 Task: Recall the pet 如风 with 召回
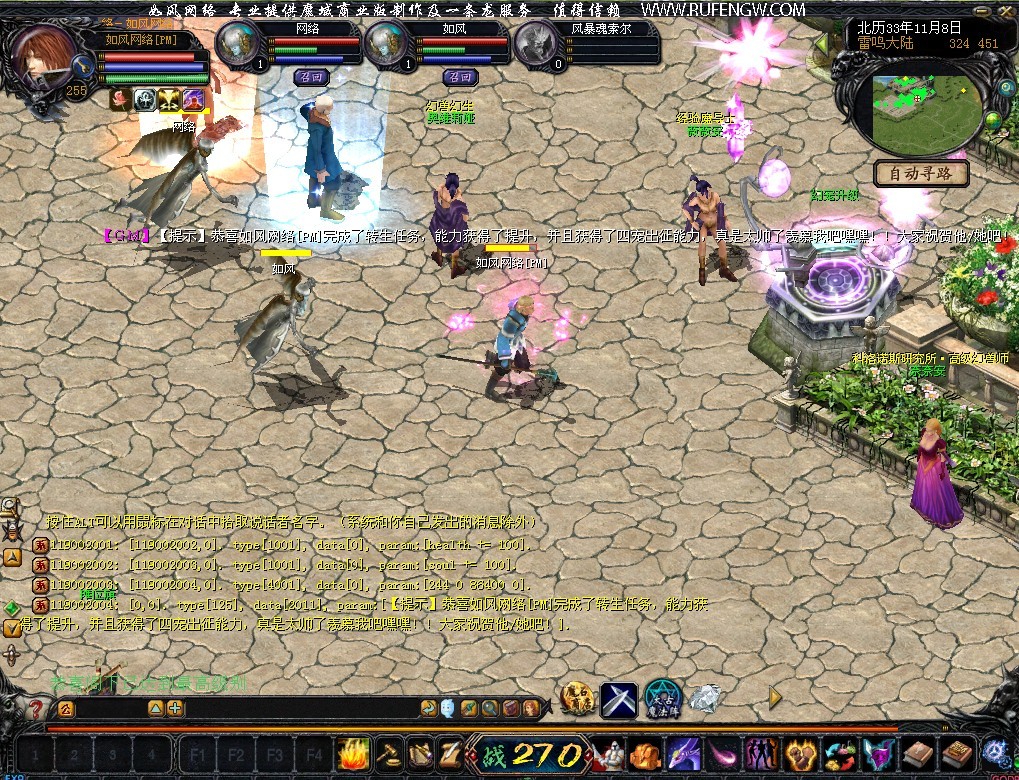[461, 76]
